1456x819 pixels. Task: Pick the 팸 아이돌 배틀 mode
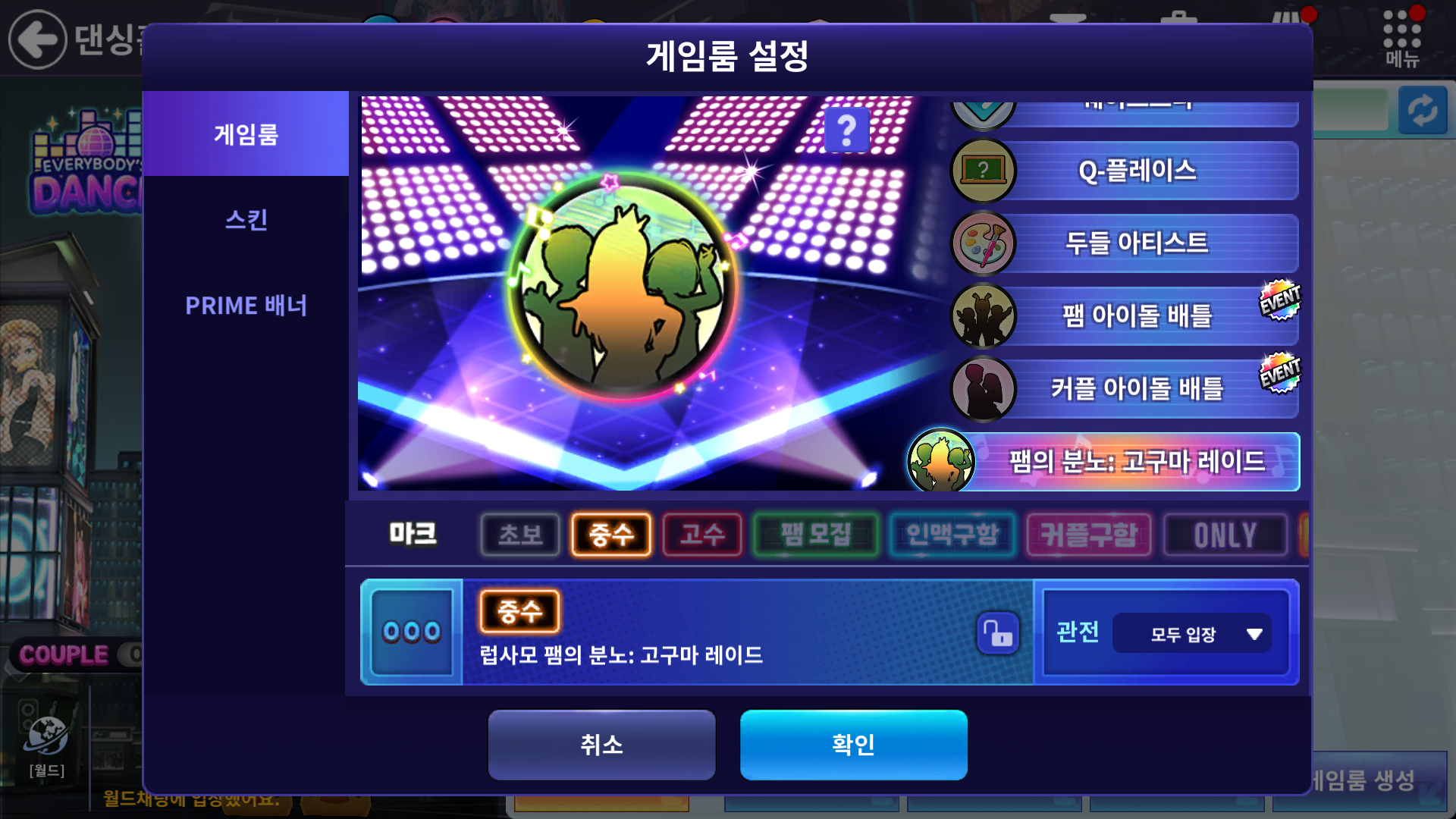tap(1136, 315)
